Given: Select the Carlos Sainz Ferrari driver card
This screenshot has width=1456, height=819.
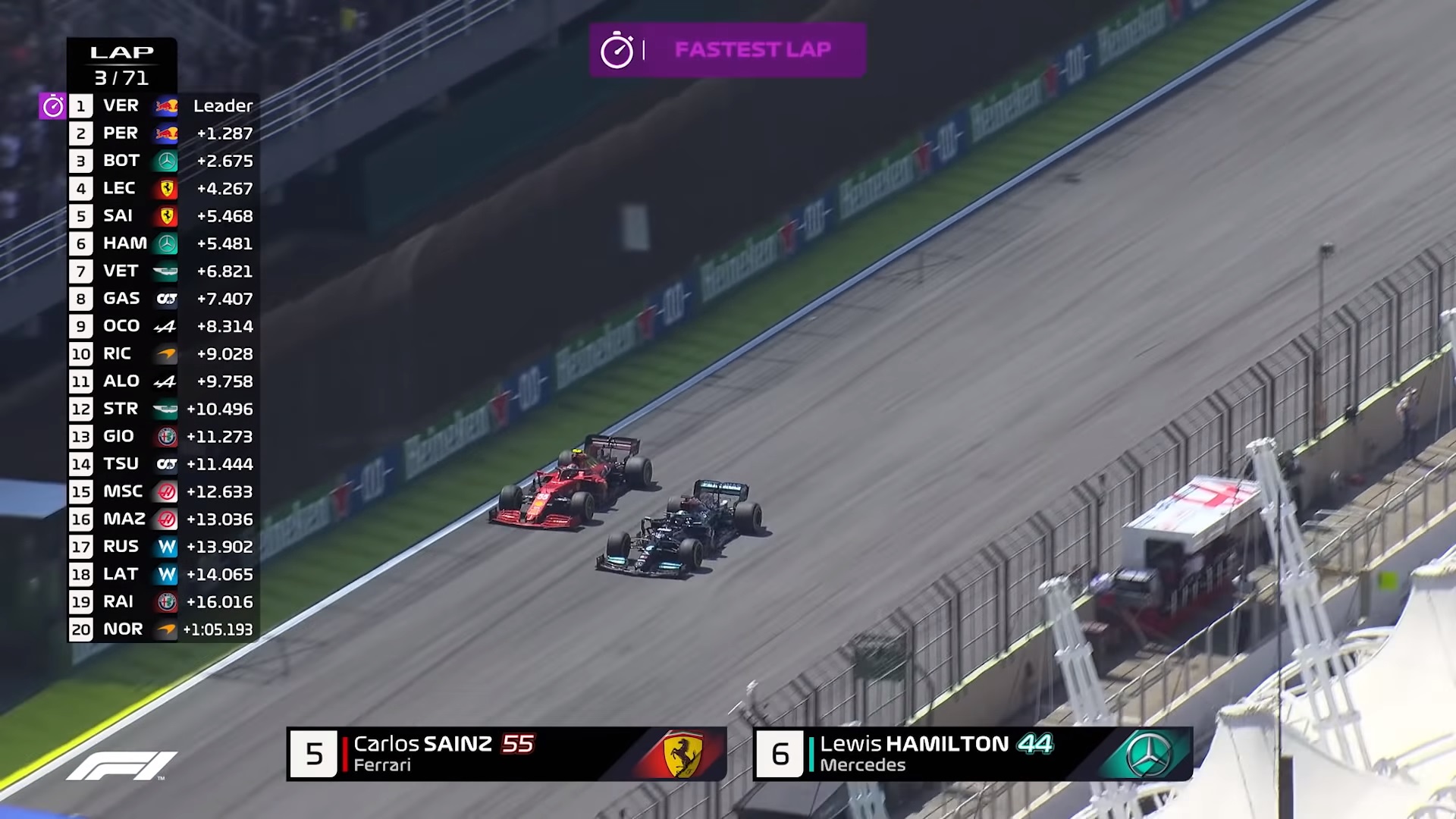Looking at the screenshot, I should [x=507, y=754].
